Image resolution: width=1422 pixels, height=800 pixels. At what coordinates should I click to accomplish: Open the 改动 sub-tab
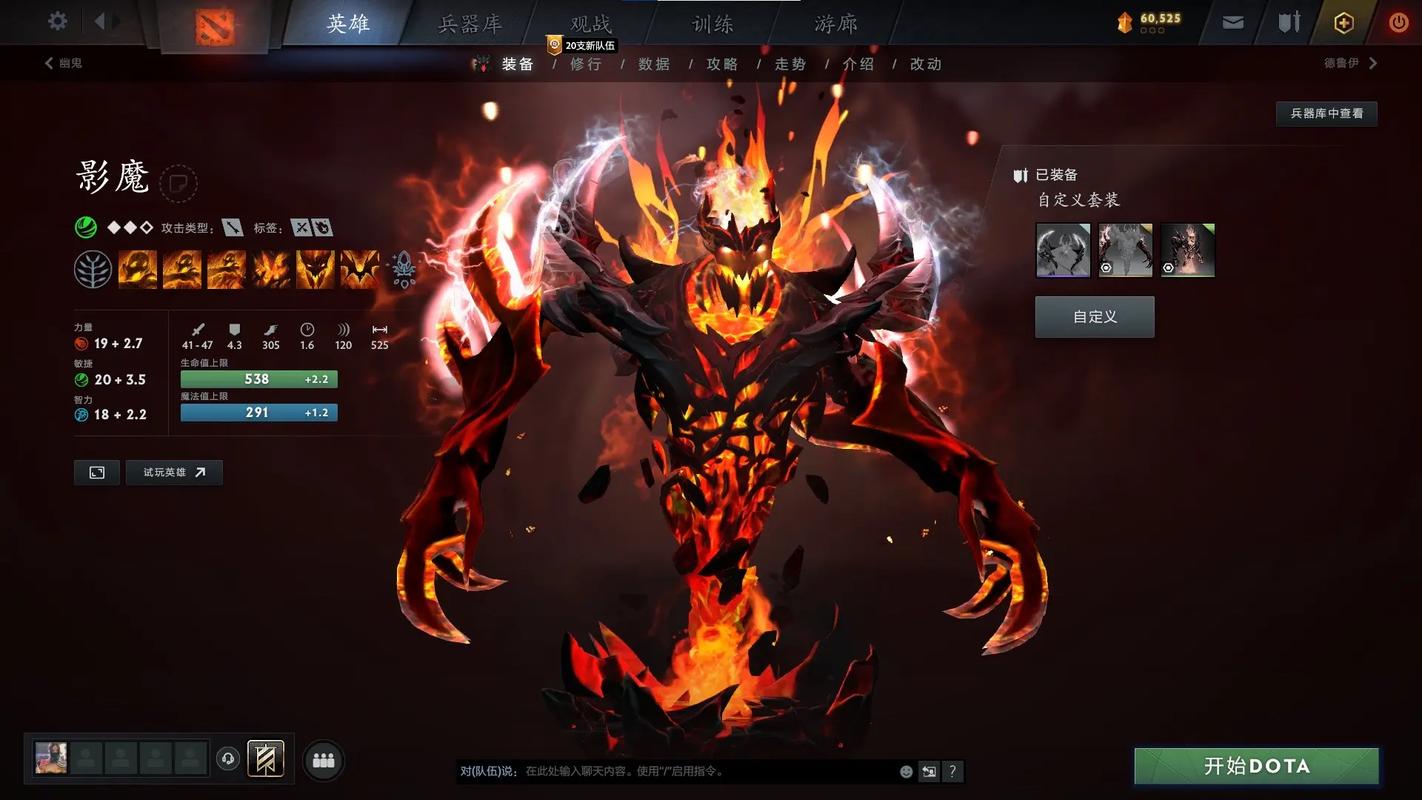(925, 64)
